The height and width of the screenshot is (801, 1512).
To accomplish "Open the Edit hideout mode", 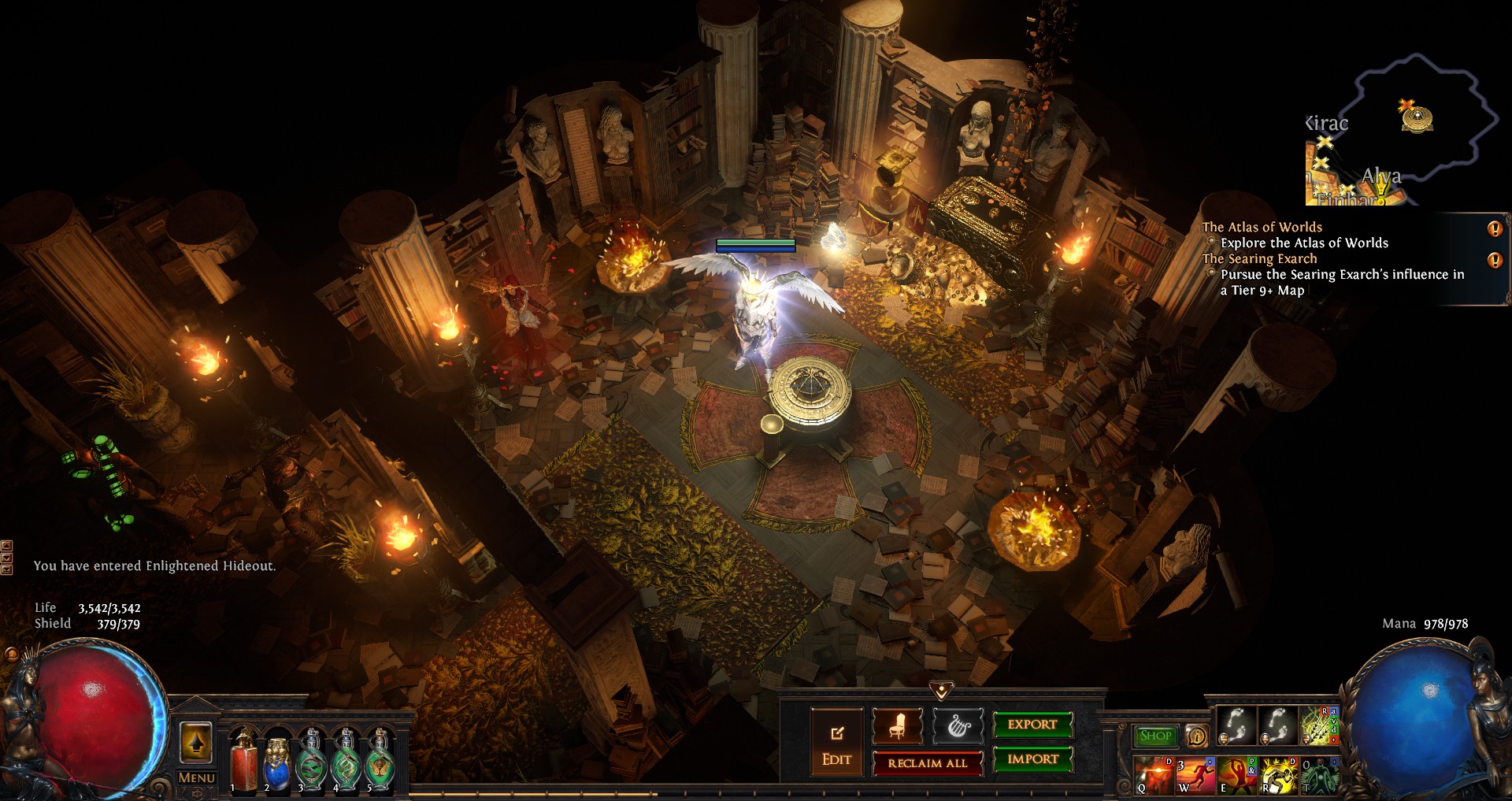I will 836,744.
